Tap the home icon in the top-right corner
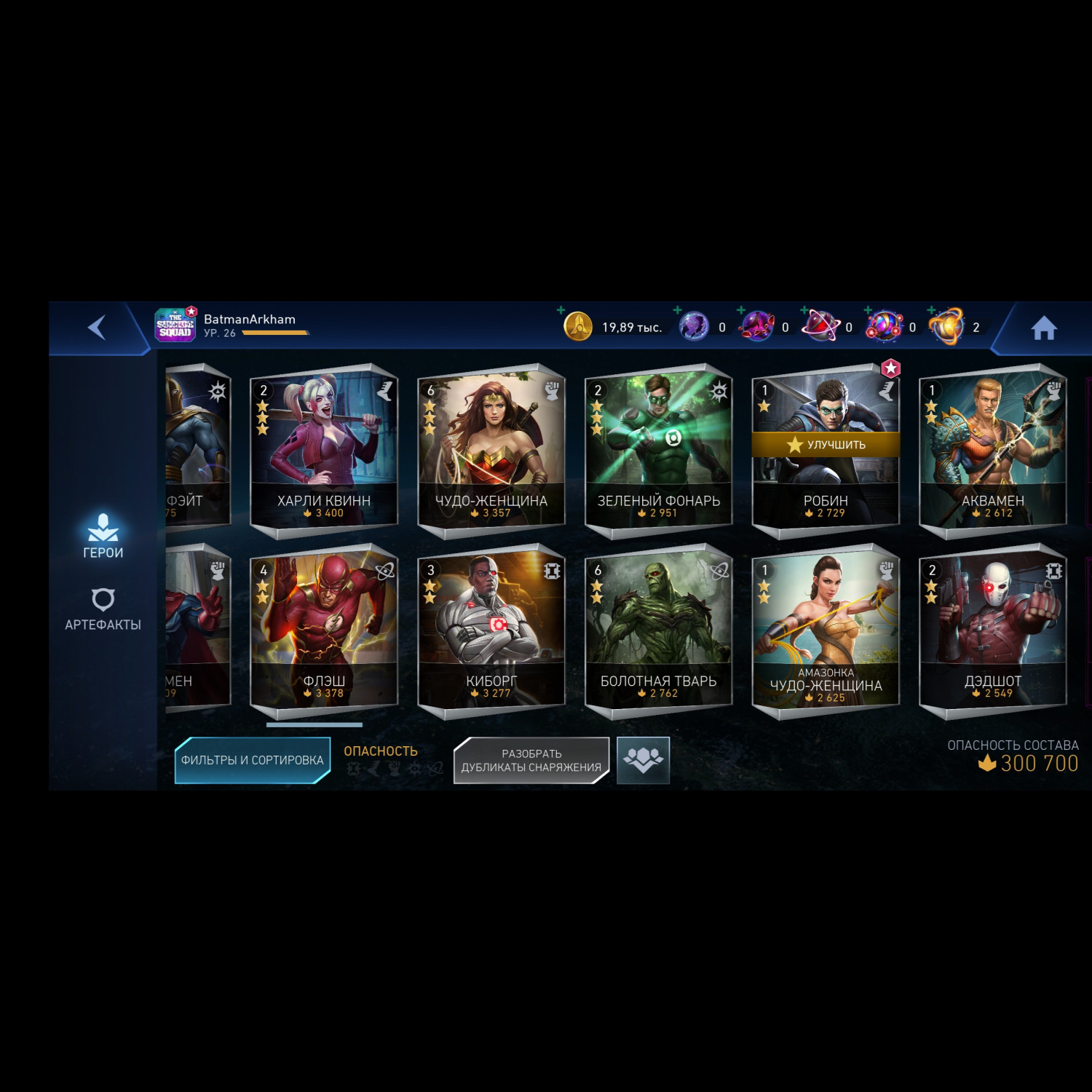This screenshot has width=1092, height=1092. point(1044,328)
